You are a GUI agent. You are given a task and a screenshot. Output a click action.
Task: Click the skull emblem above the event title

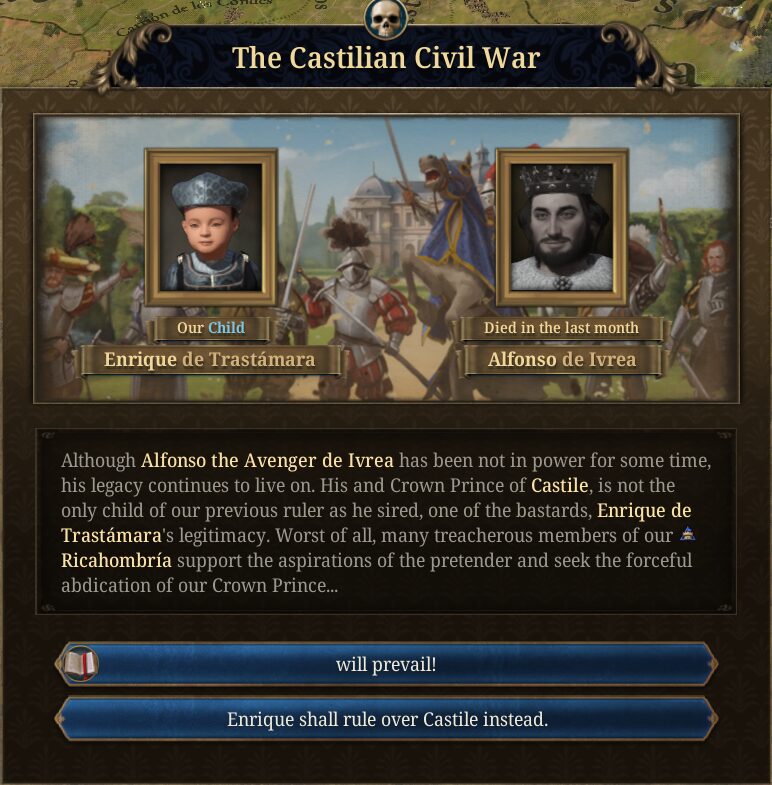click(x=385, y=19)
